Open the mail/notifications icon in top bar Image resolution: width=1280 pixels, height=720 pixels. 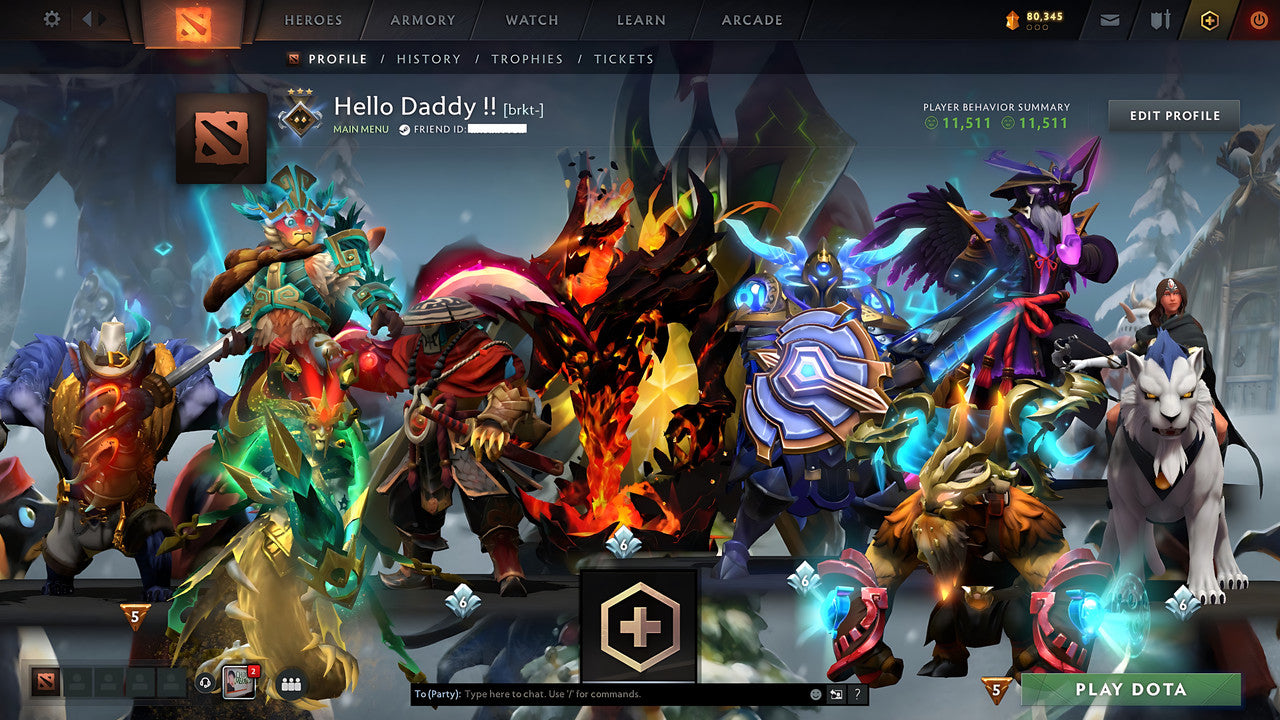(x=1109, y=19)
